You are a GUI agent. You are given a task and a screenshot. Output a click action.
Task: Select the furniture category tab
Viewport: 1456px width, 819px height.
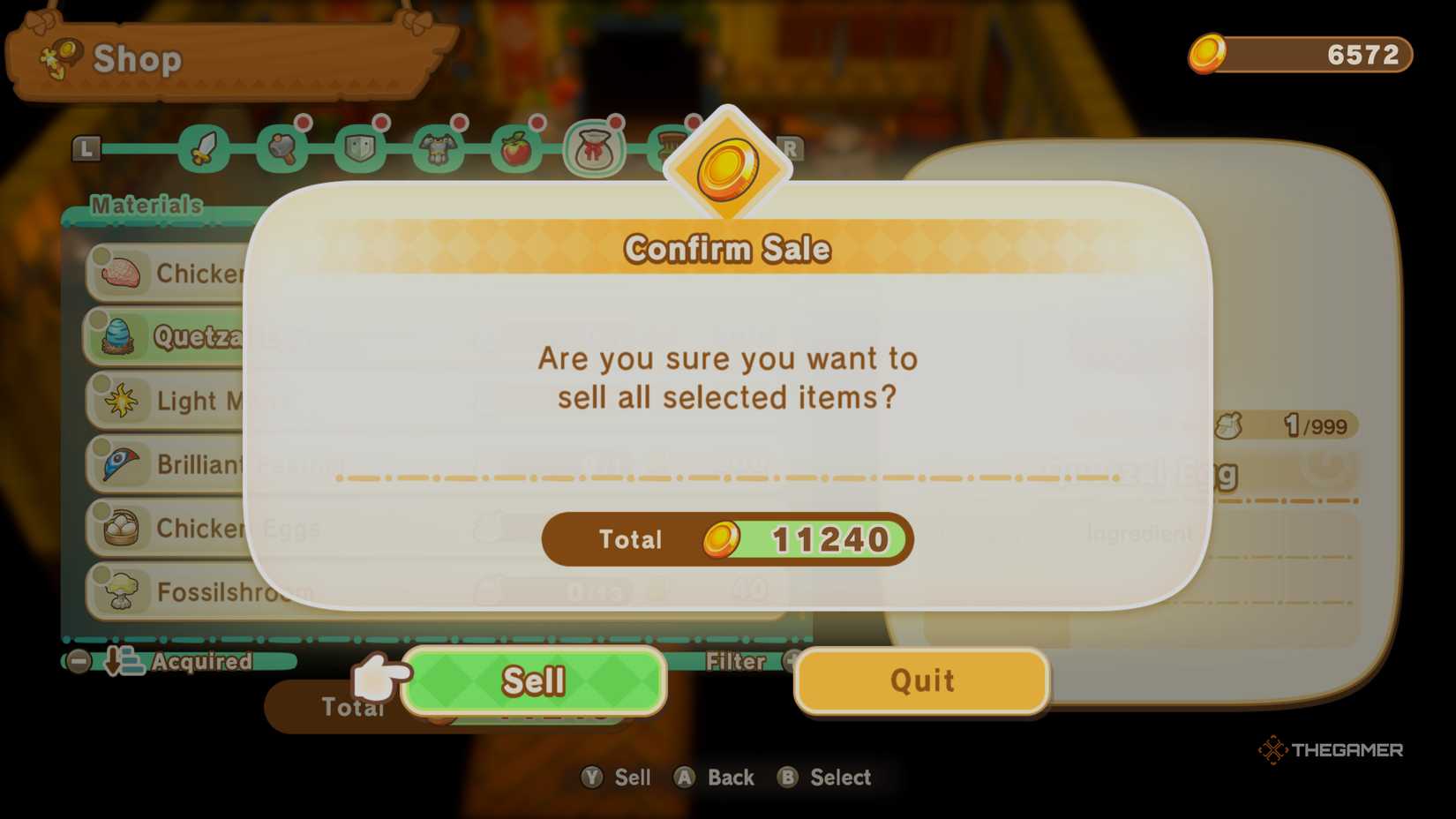[x=668, y=148]
